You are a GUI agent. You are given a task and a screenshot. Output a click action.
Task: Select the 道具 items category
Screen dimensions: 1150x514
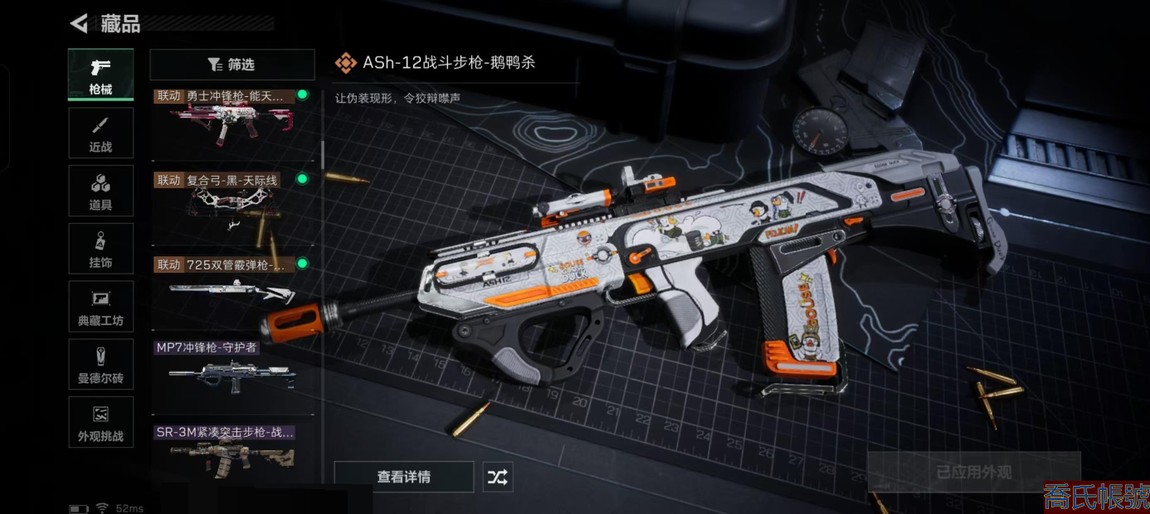101,191
